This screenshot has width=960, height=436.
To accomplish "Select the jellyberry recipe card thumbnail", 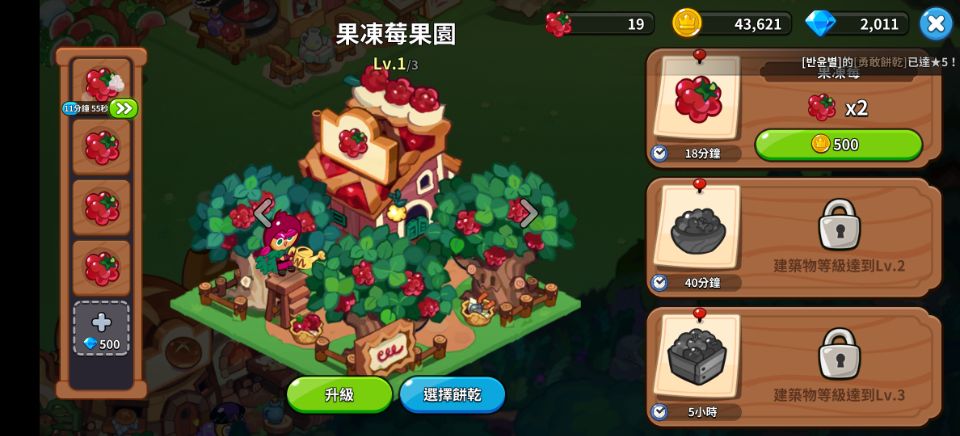I will tap(697, 99).
